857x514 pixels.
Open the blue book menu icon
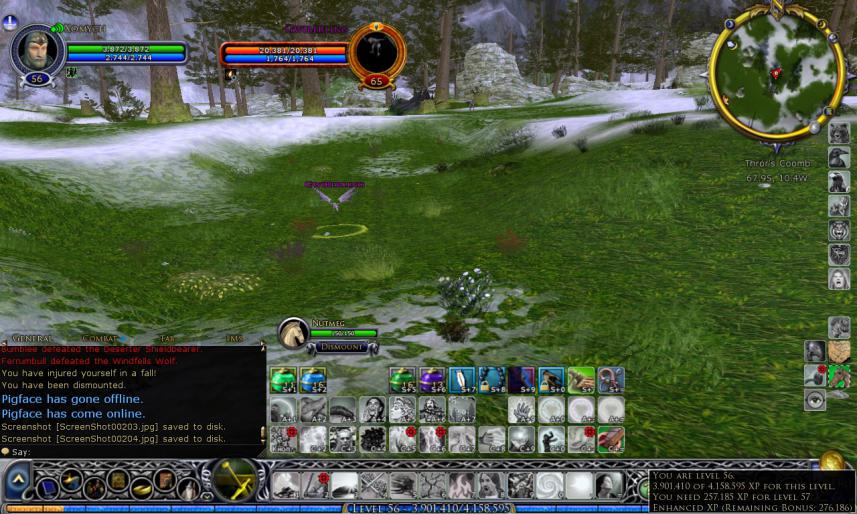pos(47,486)
